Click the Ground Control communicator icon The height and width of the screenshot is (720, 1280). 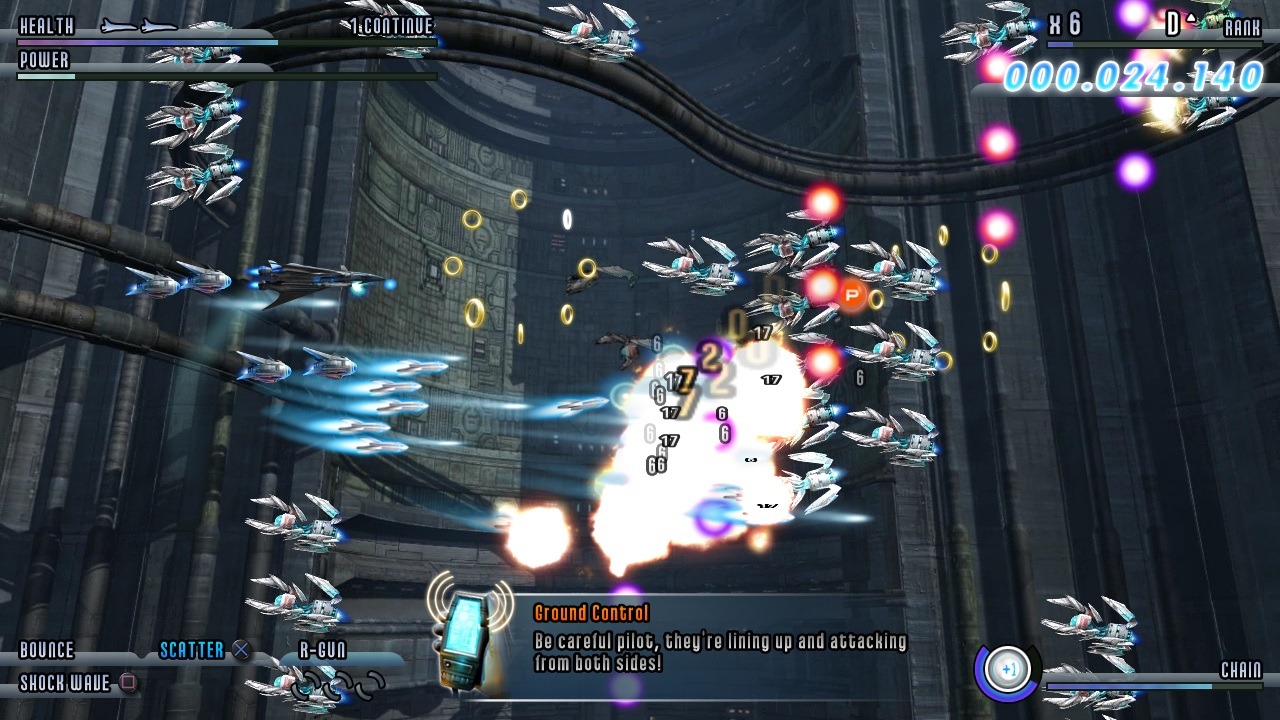(470, 631)
